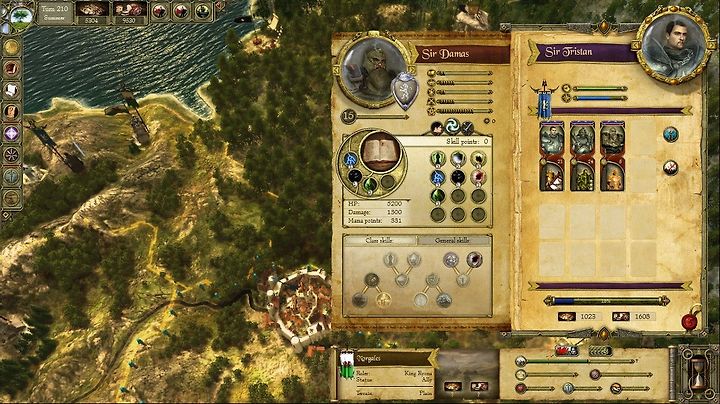This screenshot has width=720, height=404.
Task: Click the round teal orb icon beside army cards
Action: coord(669,136)
